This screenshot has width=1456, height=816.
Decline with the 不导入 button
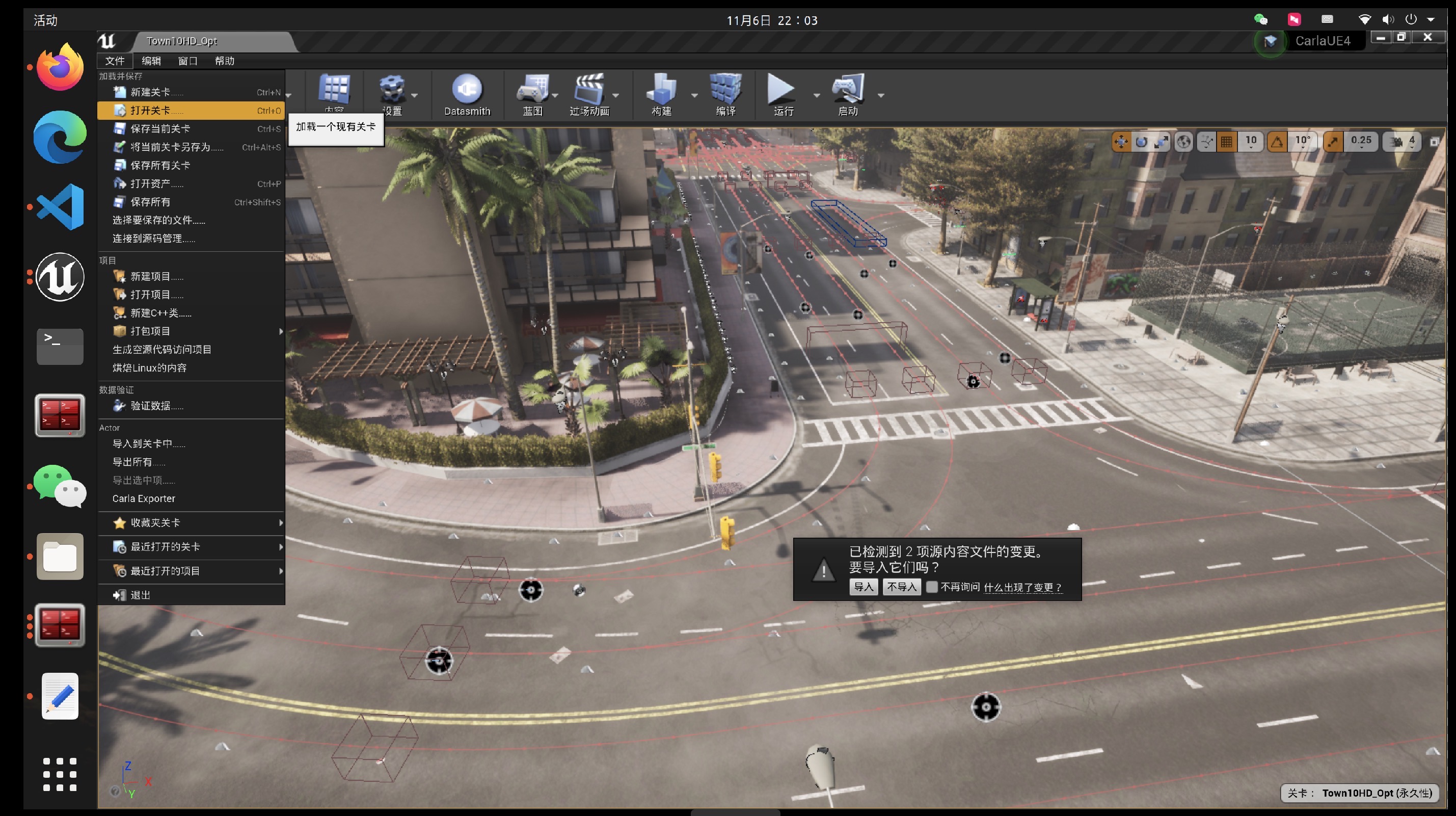(902, 587)
